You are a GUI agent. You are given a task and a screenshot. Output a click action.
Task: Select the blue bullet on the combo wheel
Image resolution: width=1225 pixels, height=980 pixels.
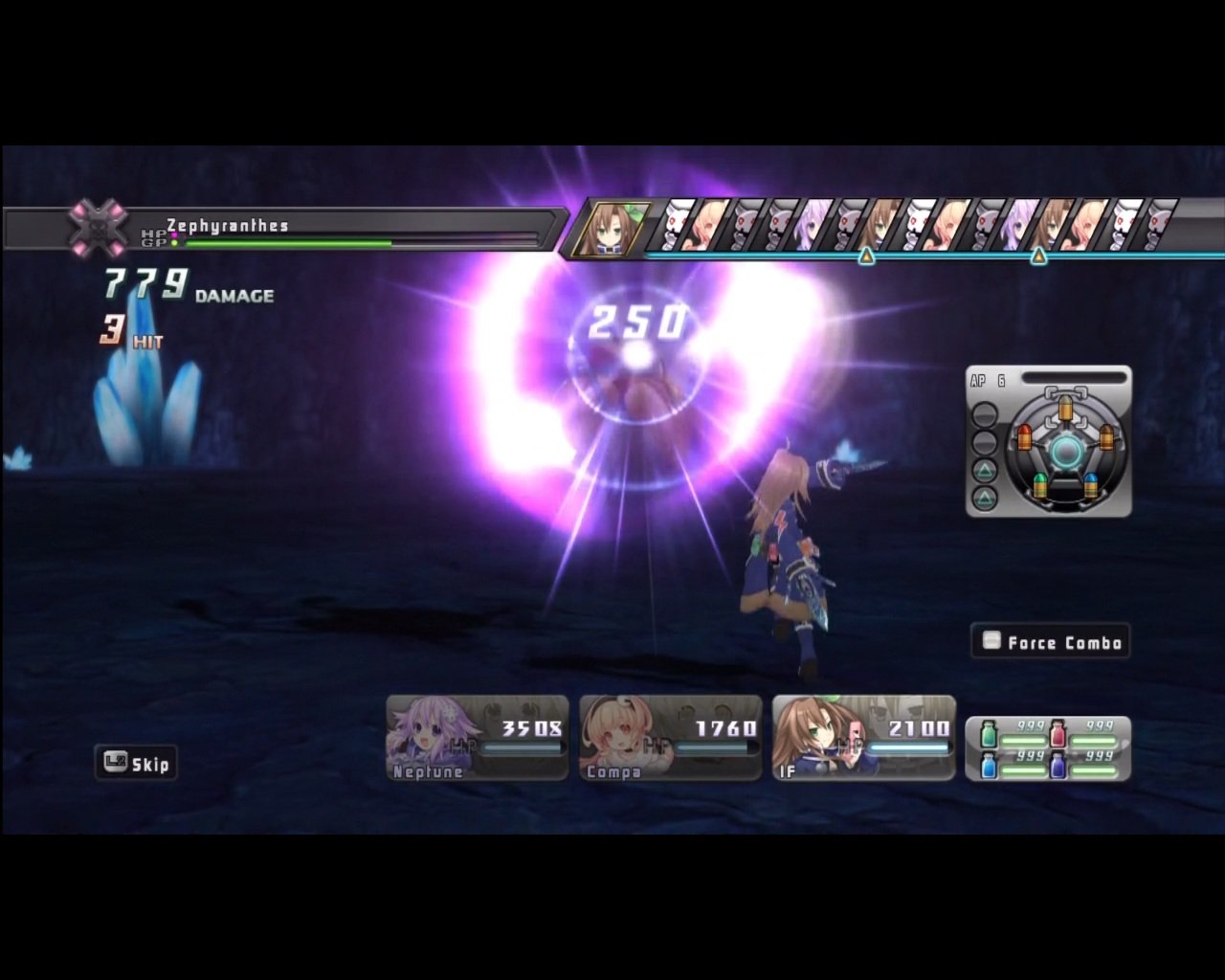[1091, 485]
